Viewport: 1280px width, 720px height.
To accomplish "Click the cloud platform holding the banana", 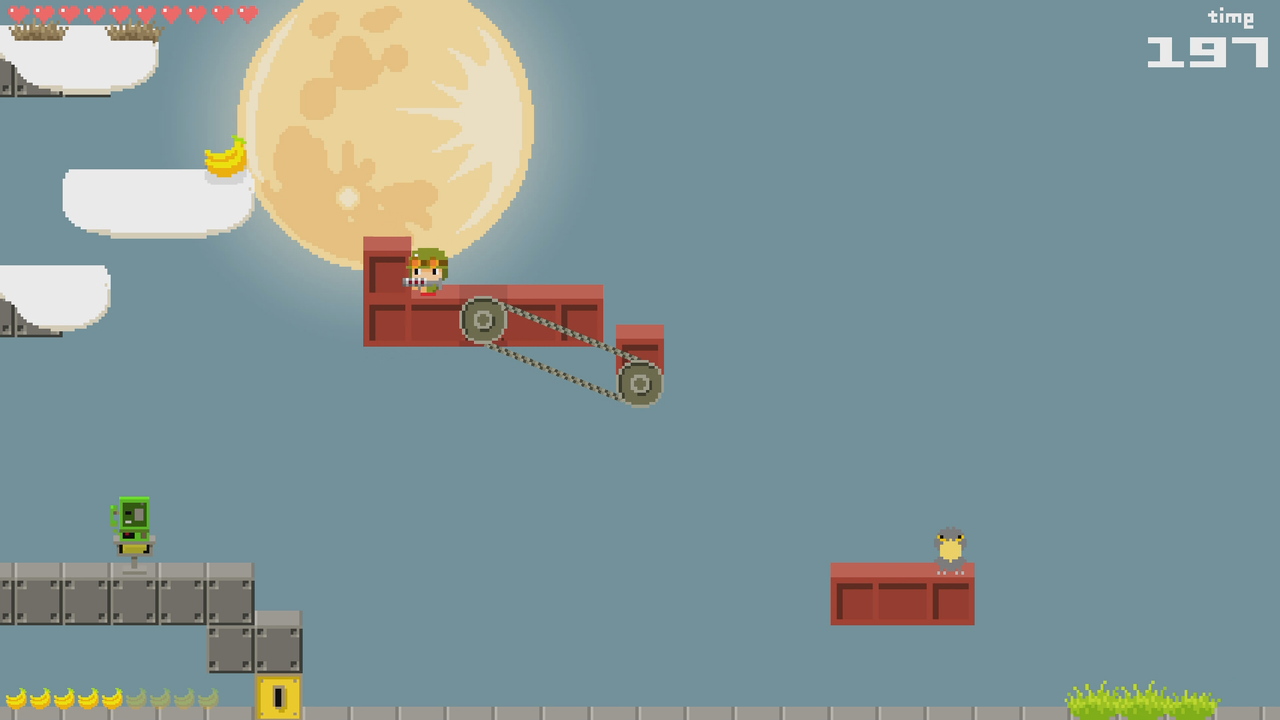I will pos(160,200).
